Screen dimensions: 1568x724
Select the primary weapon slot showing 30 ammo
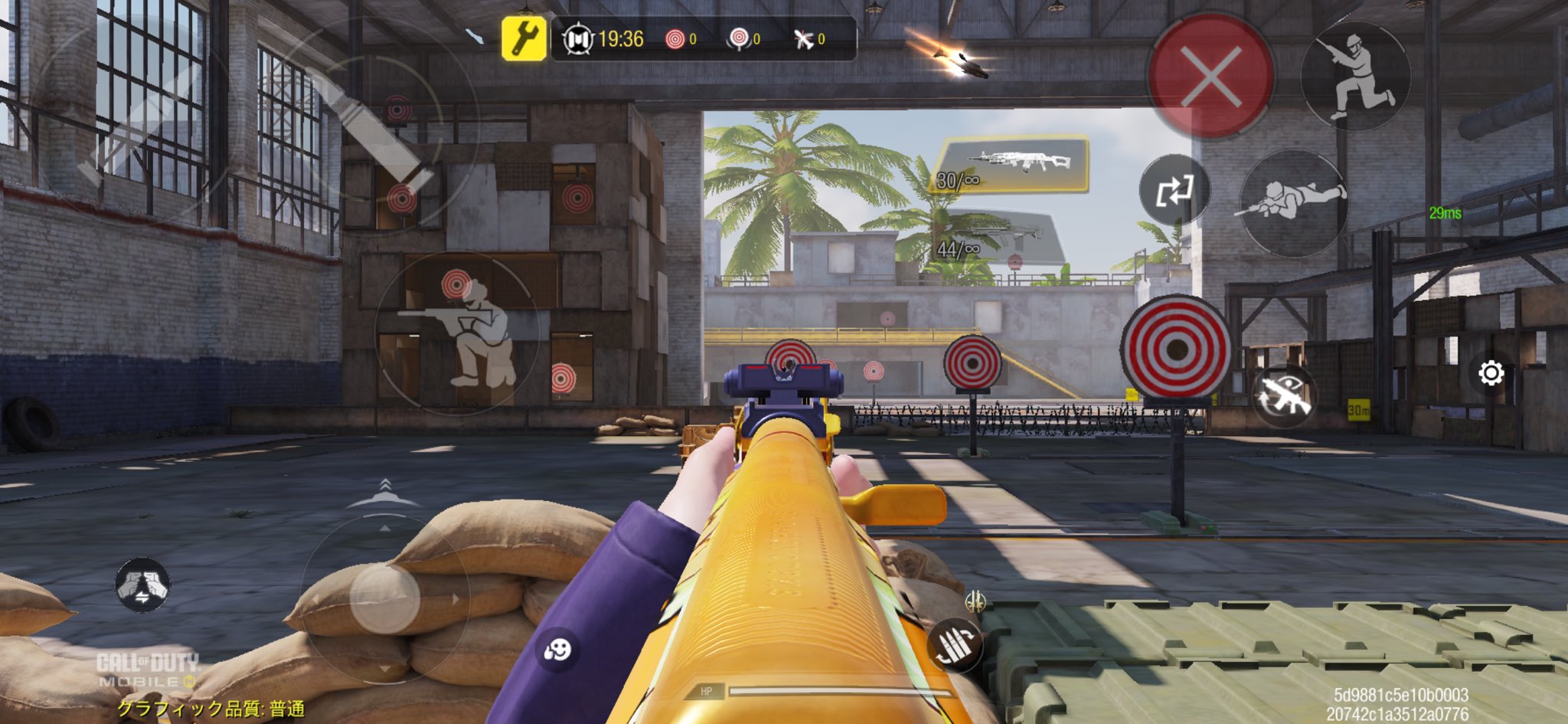[x=1012, y=165]
